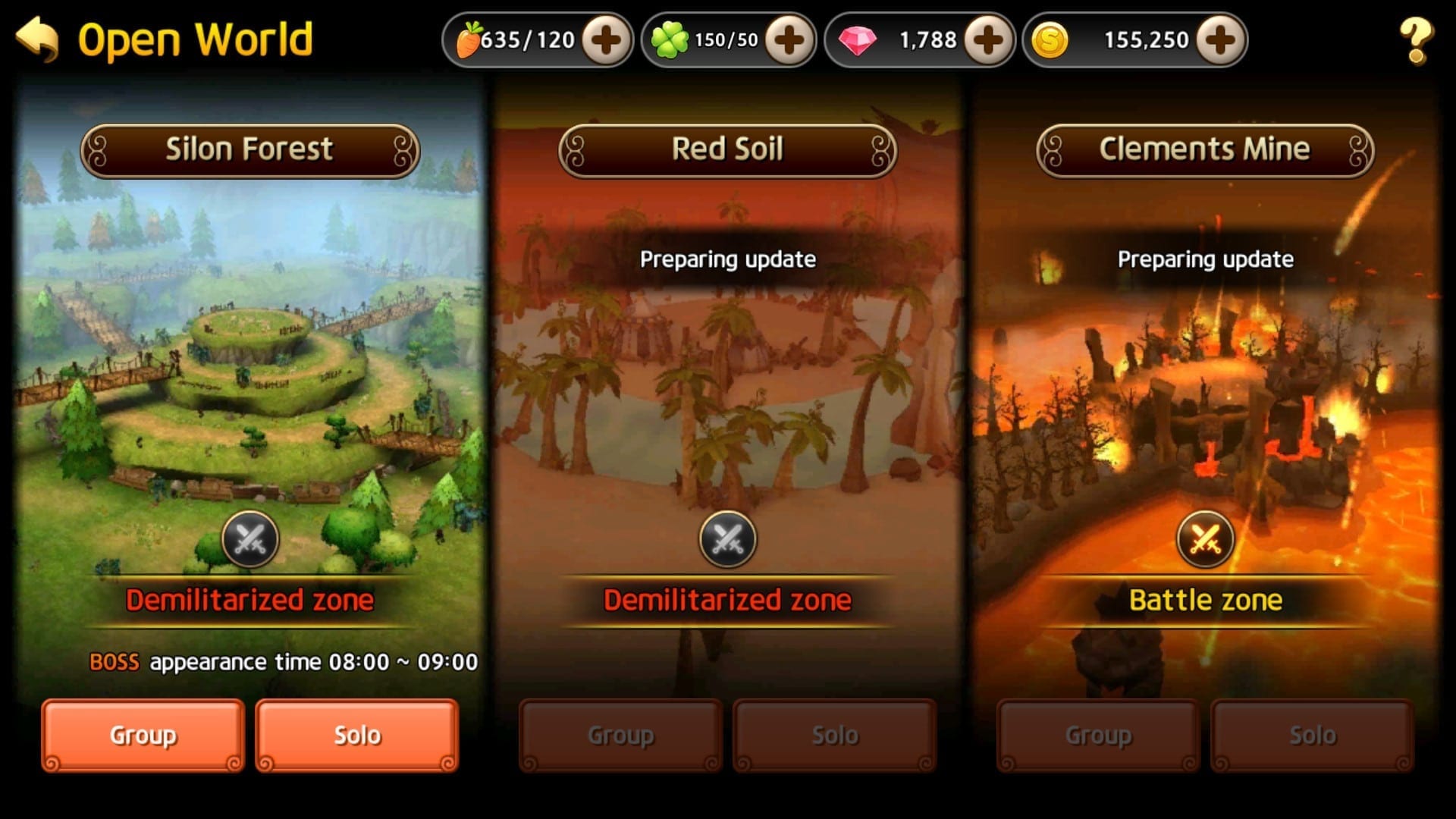Buy more red gems with plus button
The width and height of the screenshot is (1456, 819).
988,40
